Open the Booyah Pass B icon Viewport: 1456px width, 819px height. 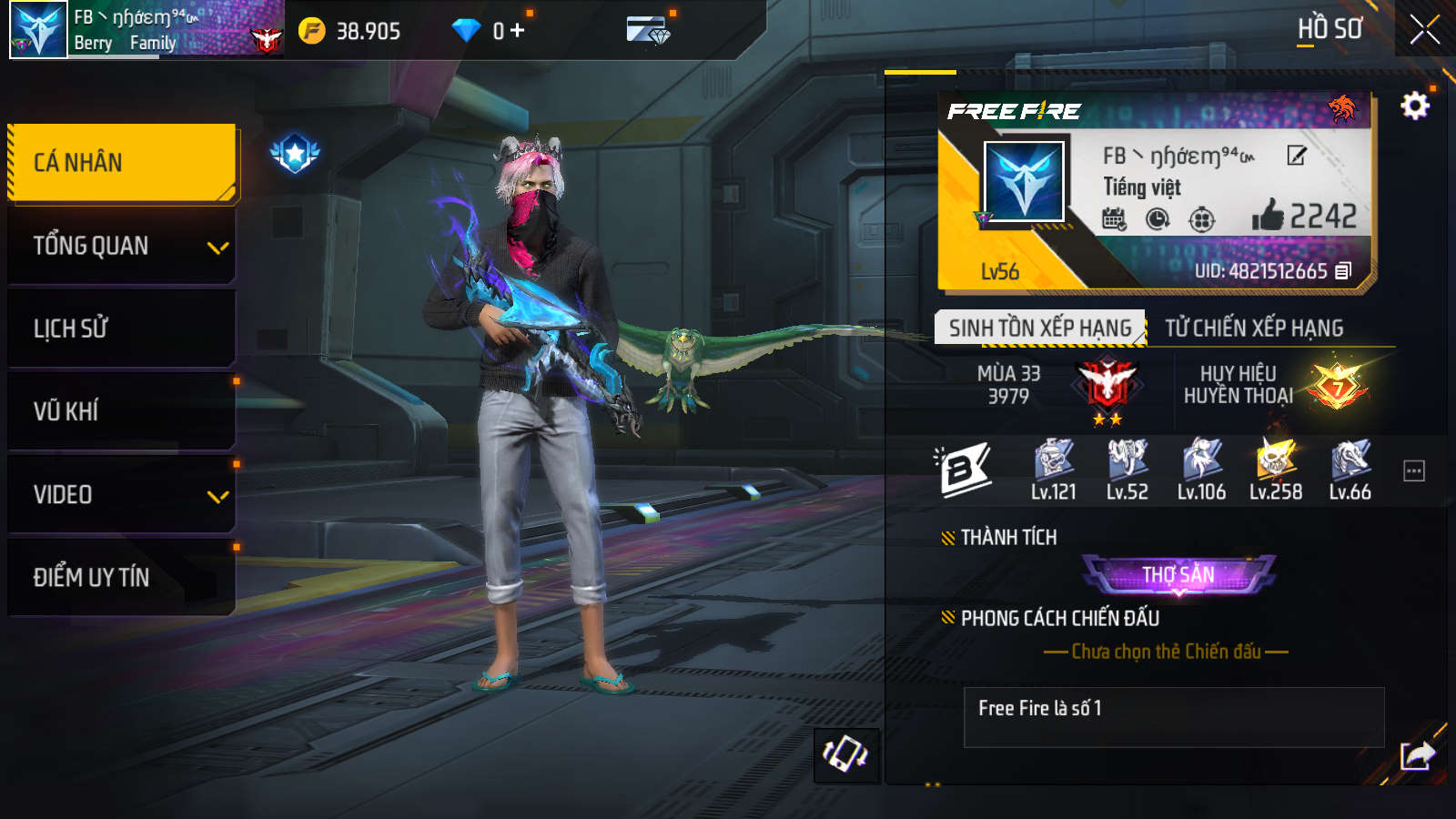pos(963,469)
